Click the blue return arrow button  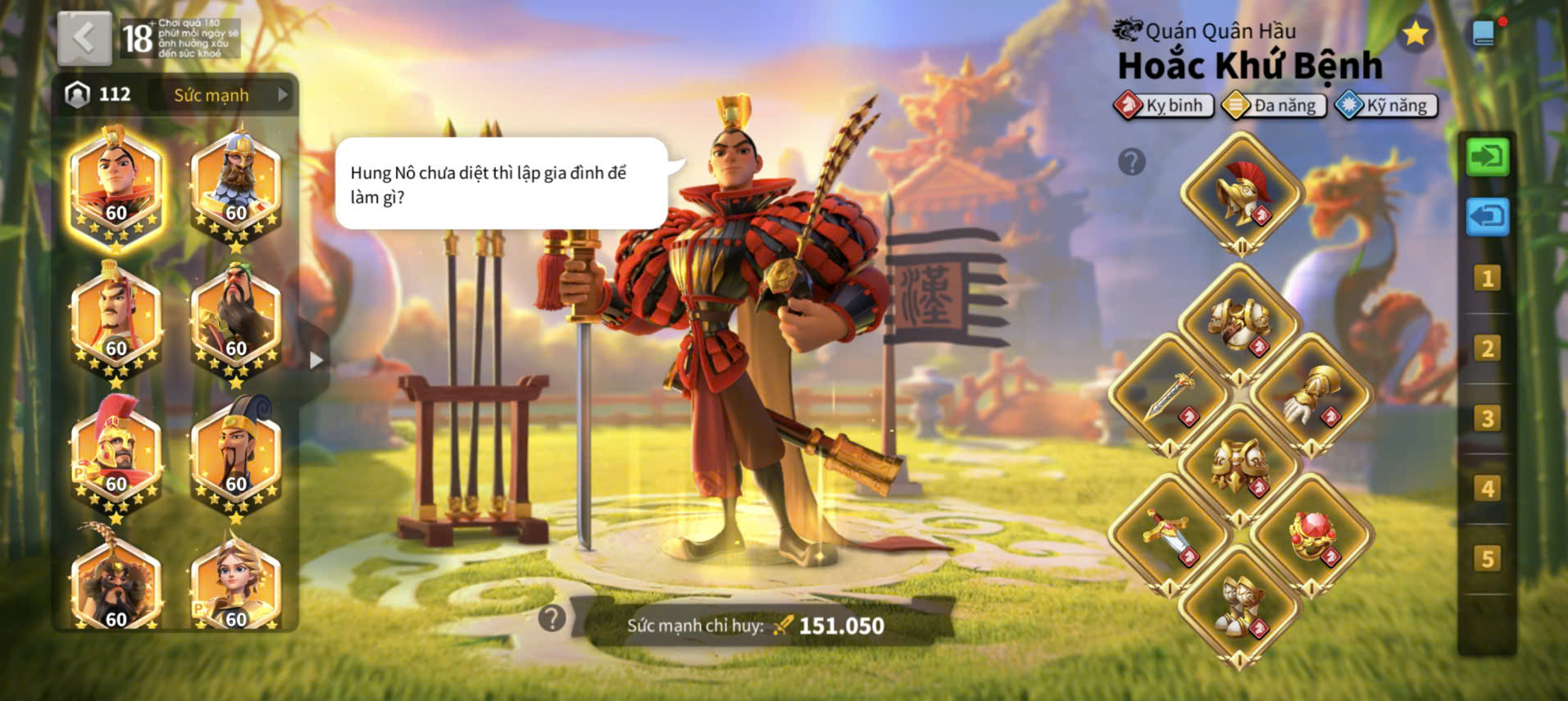tap(1487, 217)
